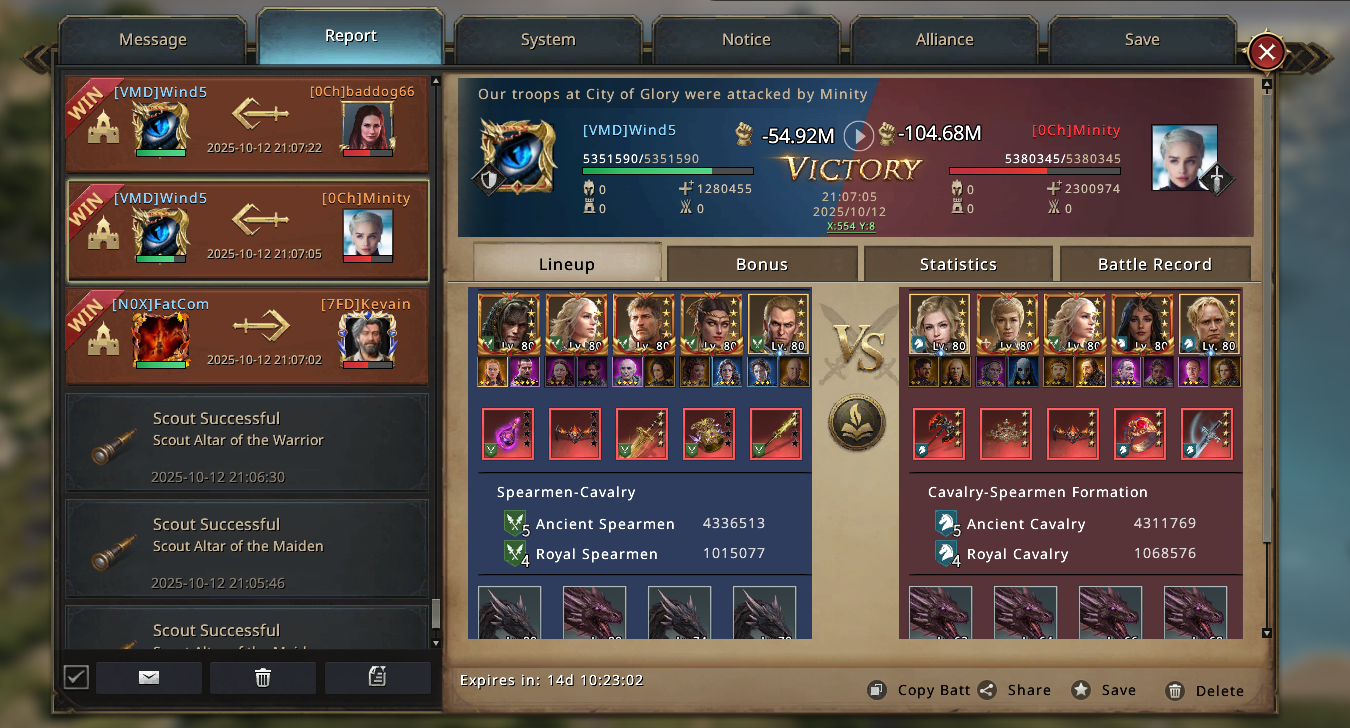Open the Battle Record tab

1154,264
